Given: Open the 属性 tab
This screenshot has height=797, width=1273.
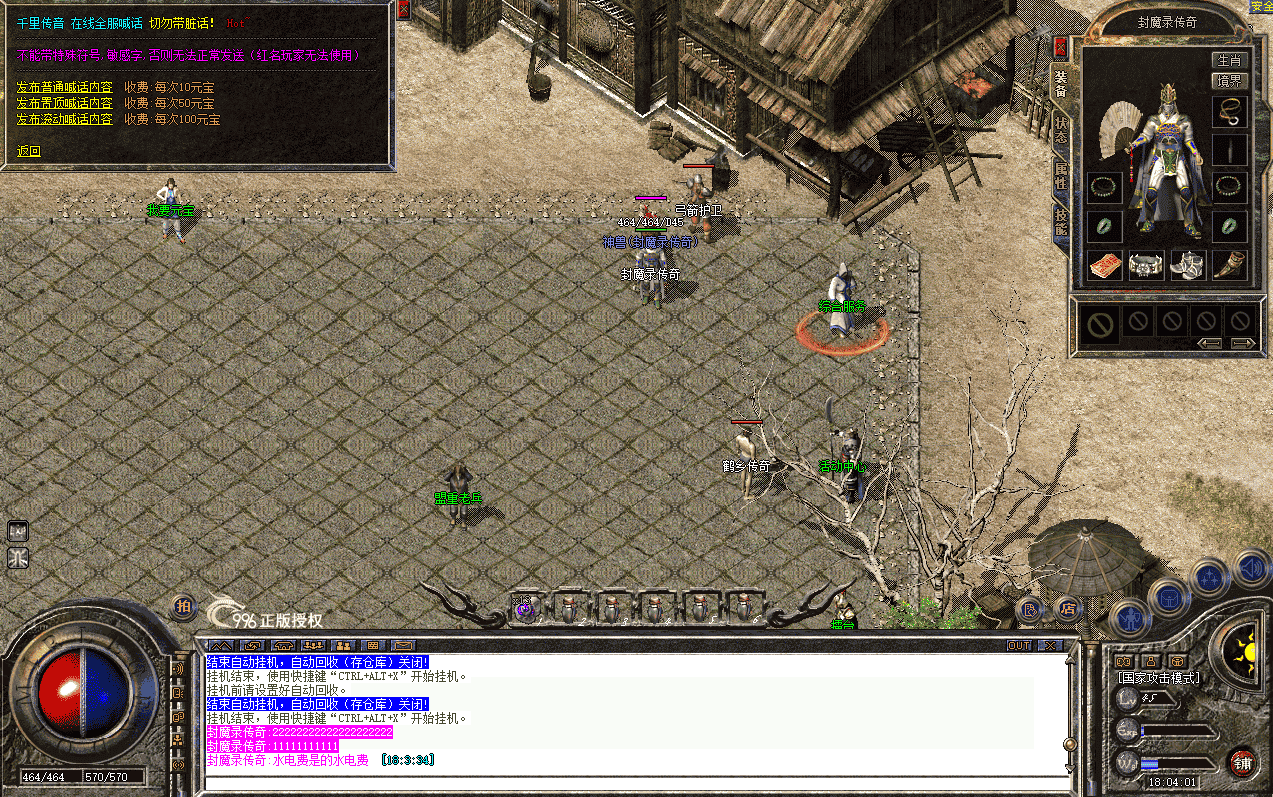Looking at the screenshot, I should 1060,177.
